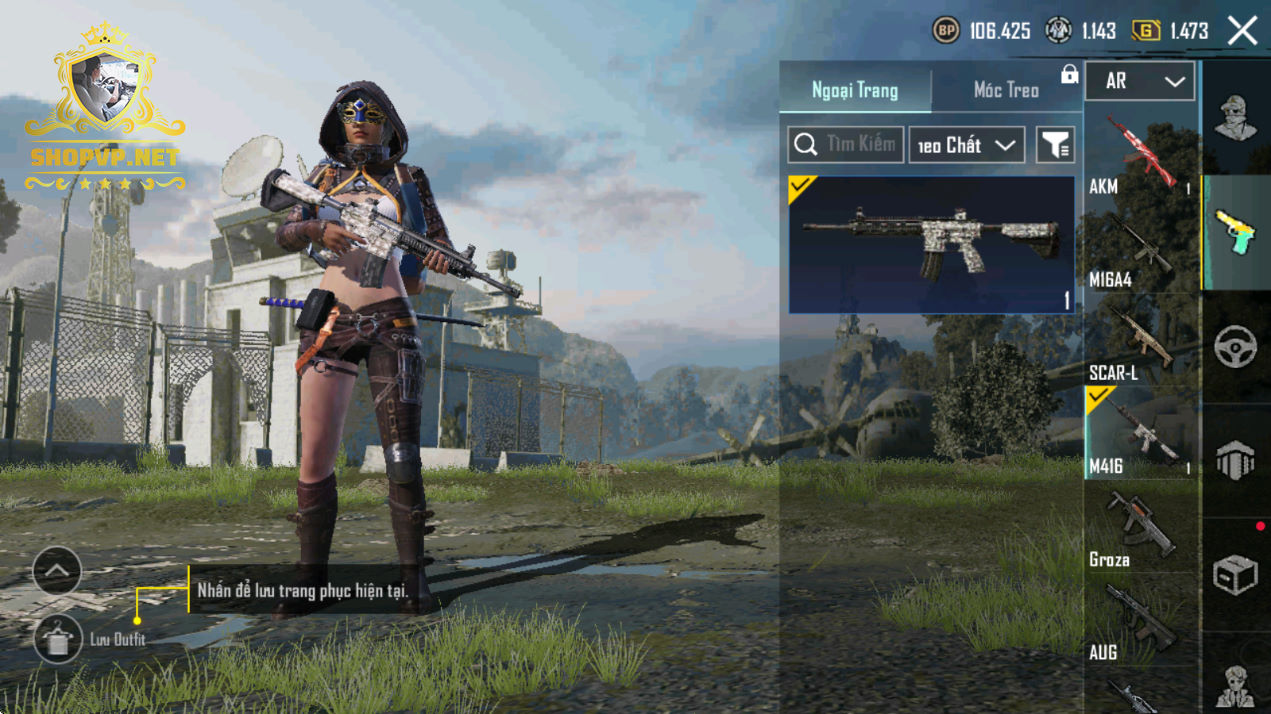Close the inventory screen with the X

click(1242, 31)
